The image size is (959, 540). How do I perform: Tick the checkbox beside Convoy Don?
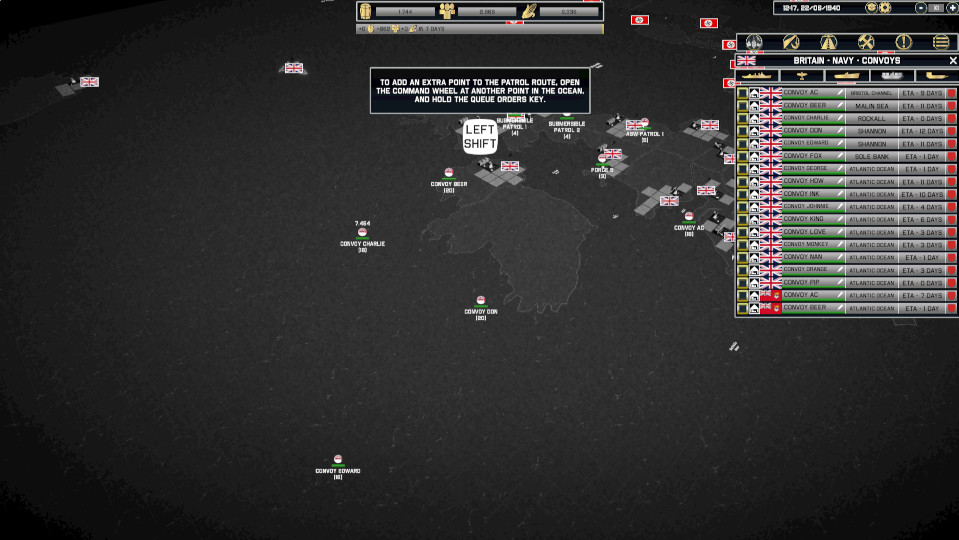point(742,131)
